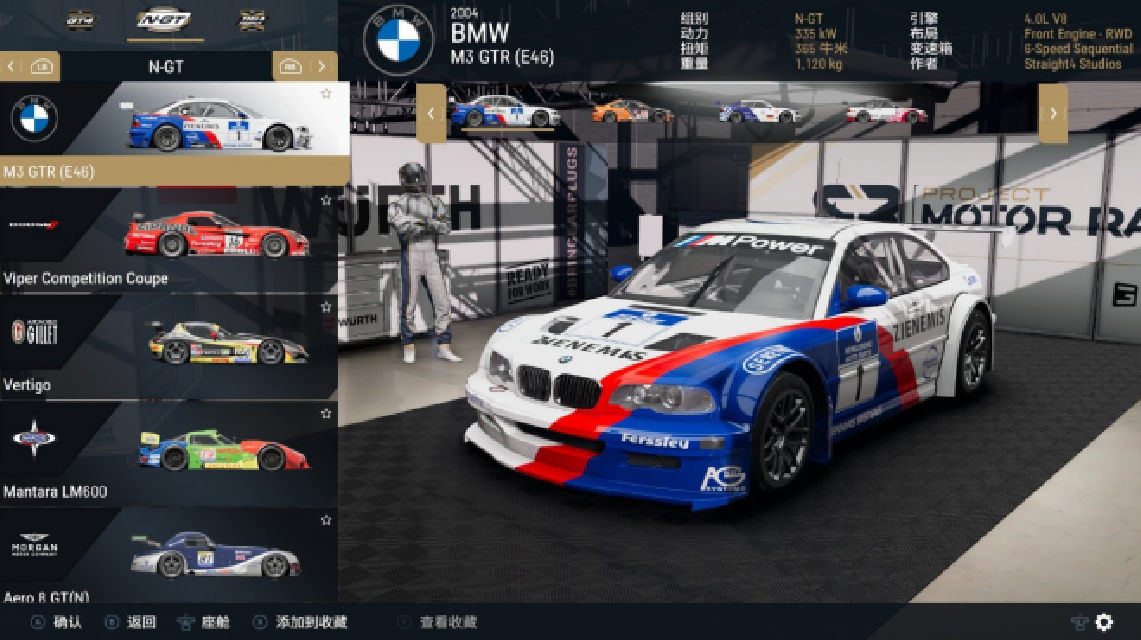
Task: Favorite the Viper Competition Coupe star
Action: (x=326, y=200)
